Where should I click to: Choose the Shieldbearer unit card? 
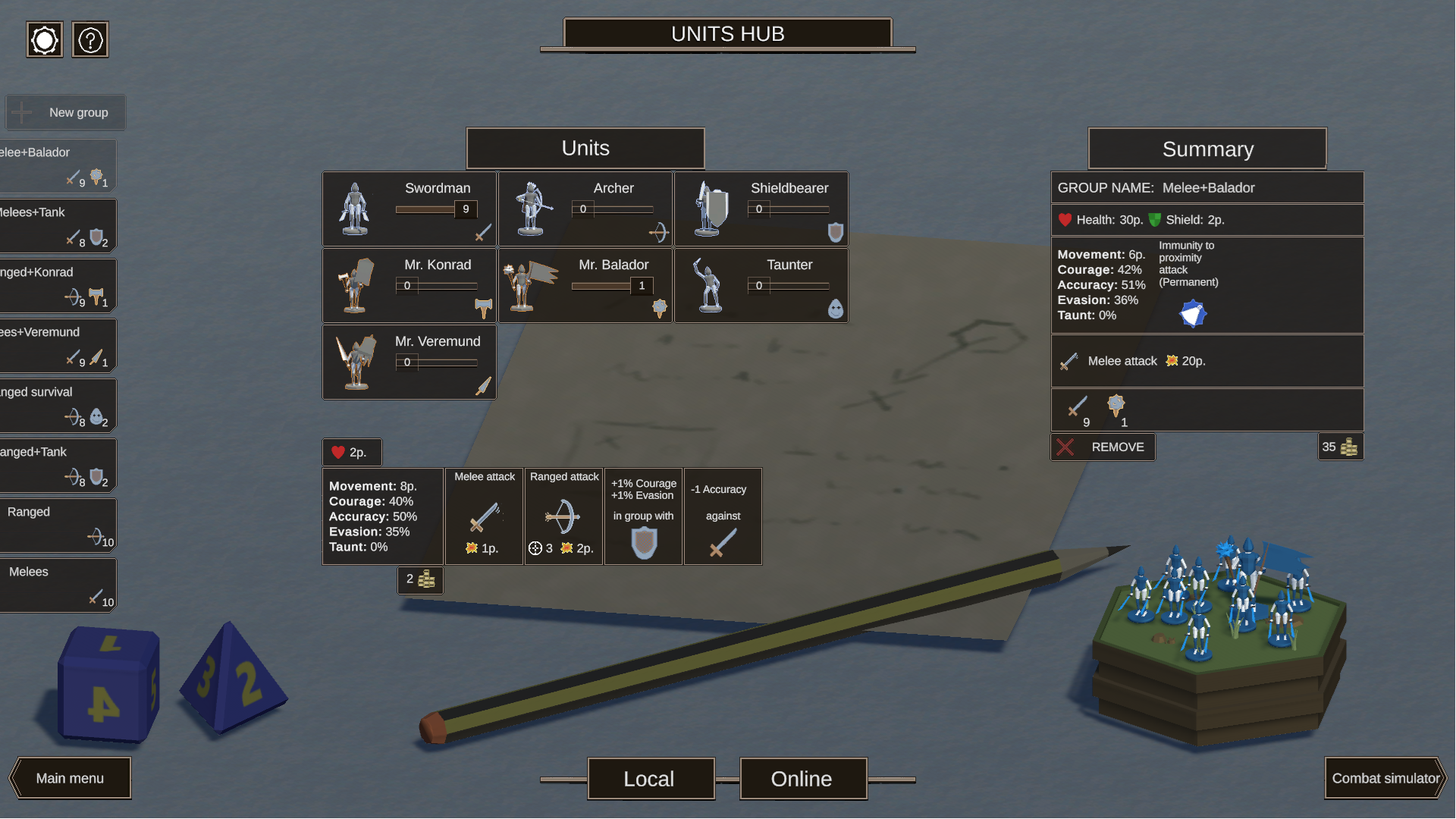click(761, 209)
